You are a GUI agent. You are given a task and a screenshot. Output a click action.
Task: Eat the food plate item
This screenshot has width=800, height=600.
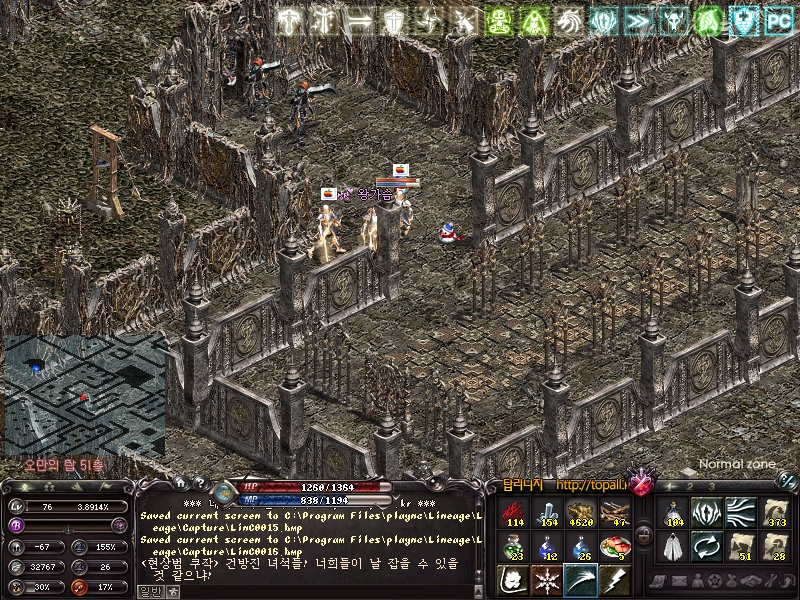click(x=614, y=547)
